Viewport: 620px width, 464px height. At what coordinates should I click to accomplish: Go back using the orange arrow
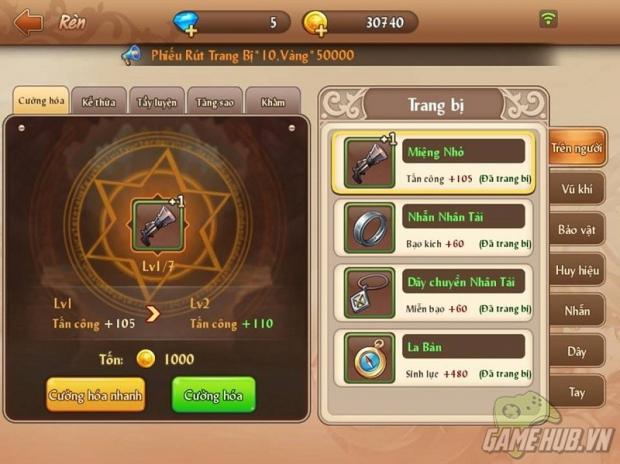point(28,21)
